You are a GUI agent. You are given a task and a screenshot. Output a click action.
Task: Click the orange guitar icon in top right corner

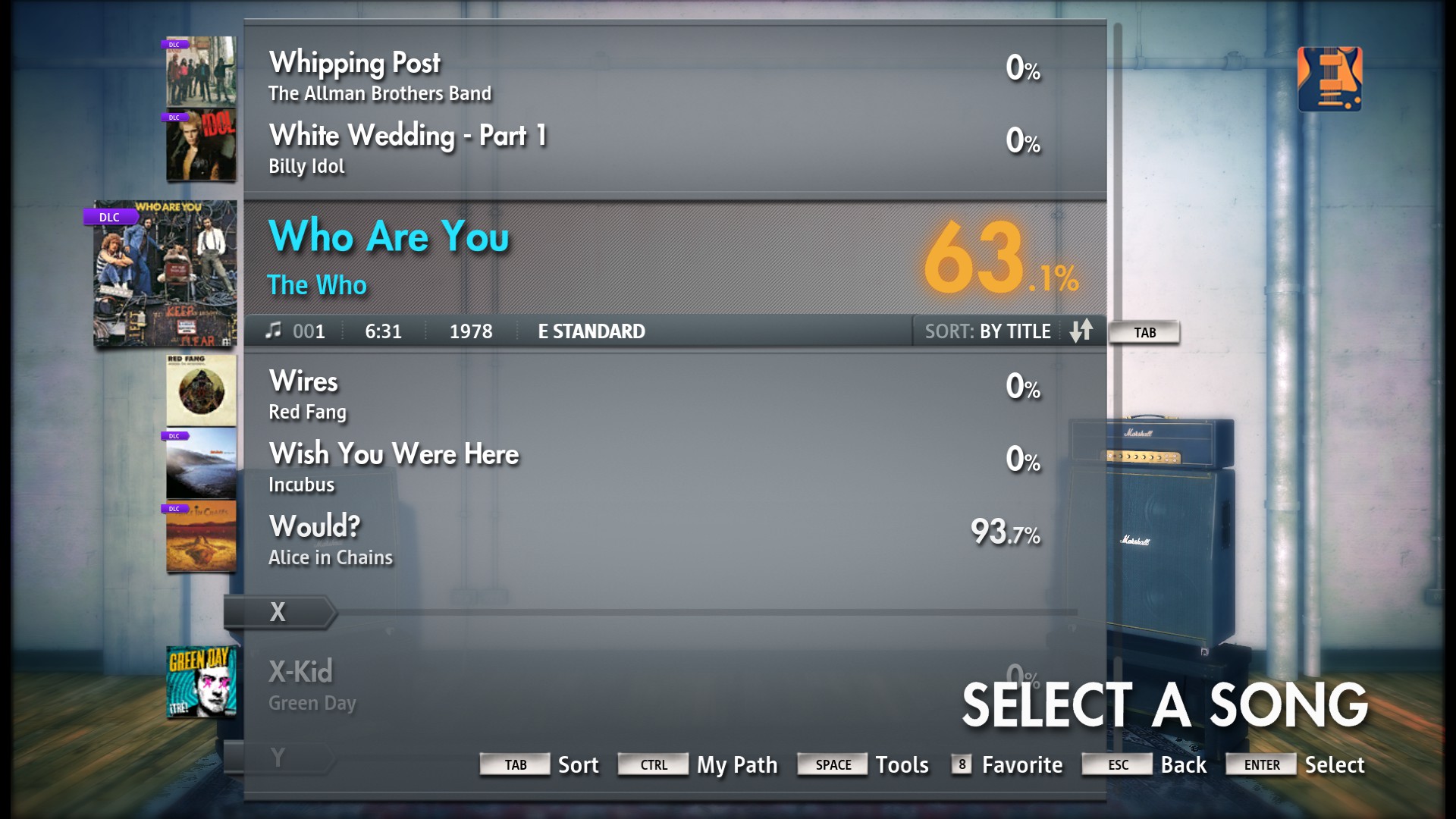point(1329,80)
